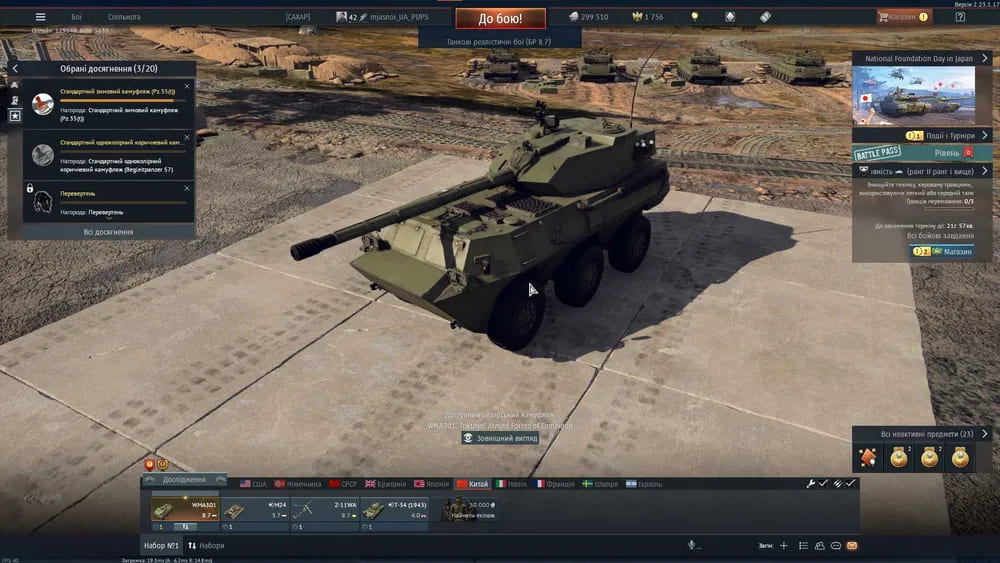Screen dimensions: 1000x563
Task: Change game mode Танкові реалістичні бої
Action: (500, 42)
